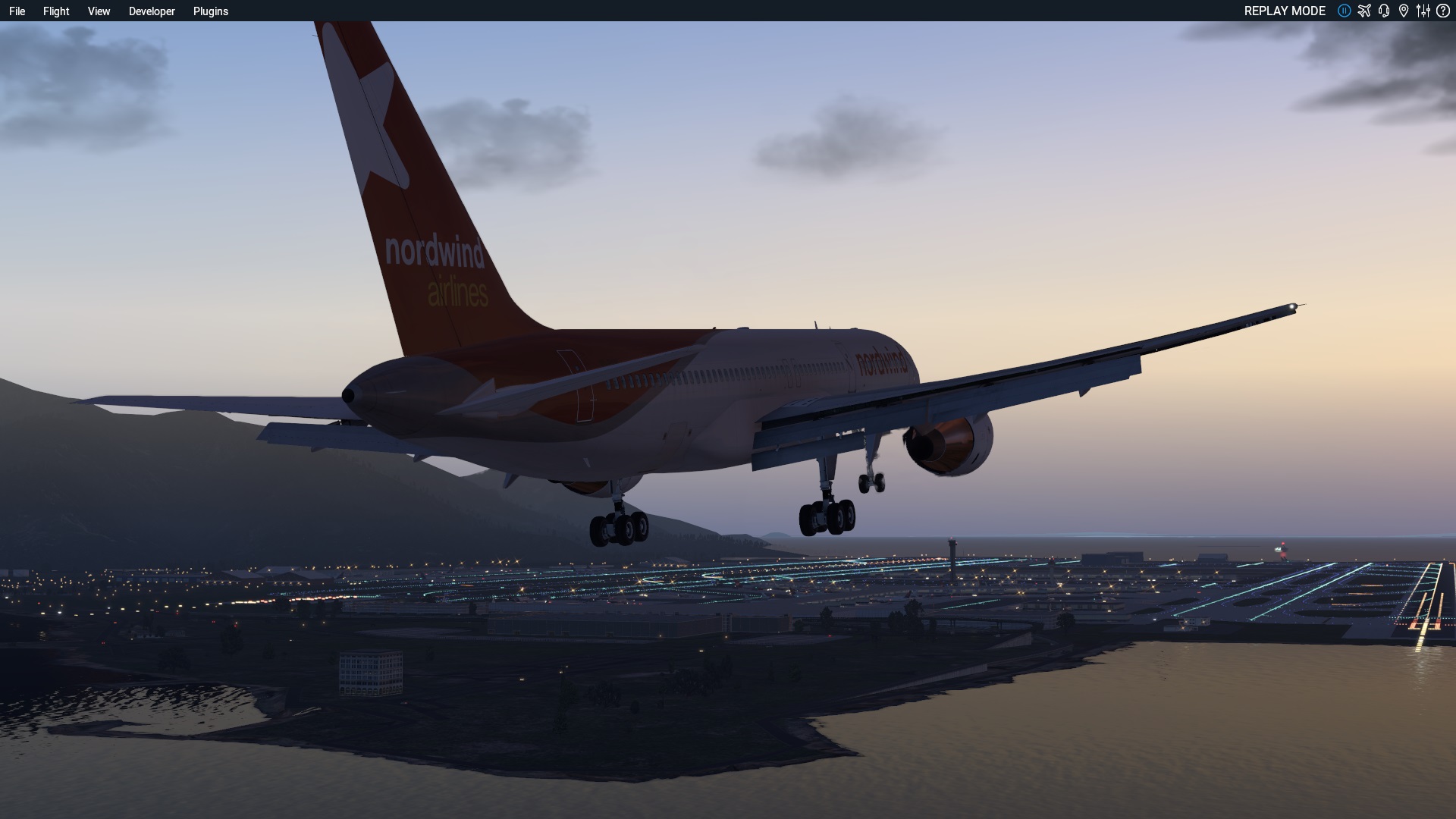
Task: Click the Nordwind aircraft in the viewport
Action: point(682,379)
